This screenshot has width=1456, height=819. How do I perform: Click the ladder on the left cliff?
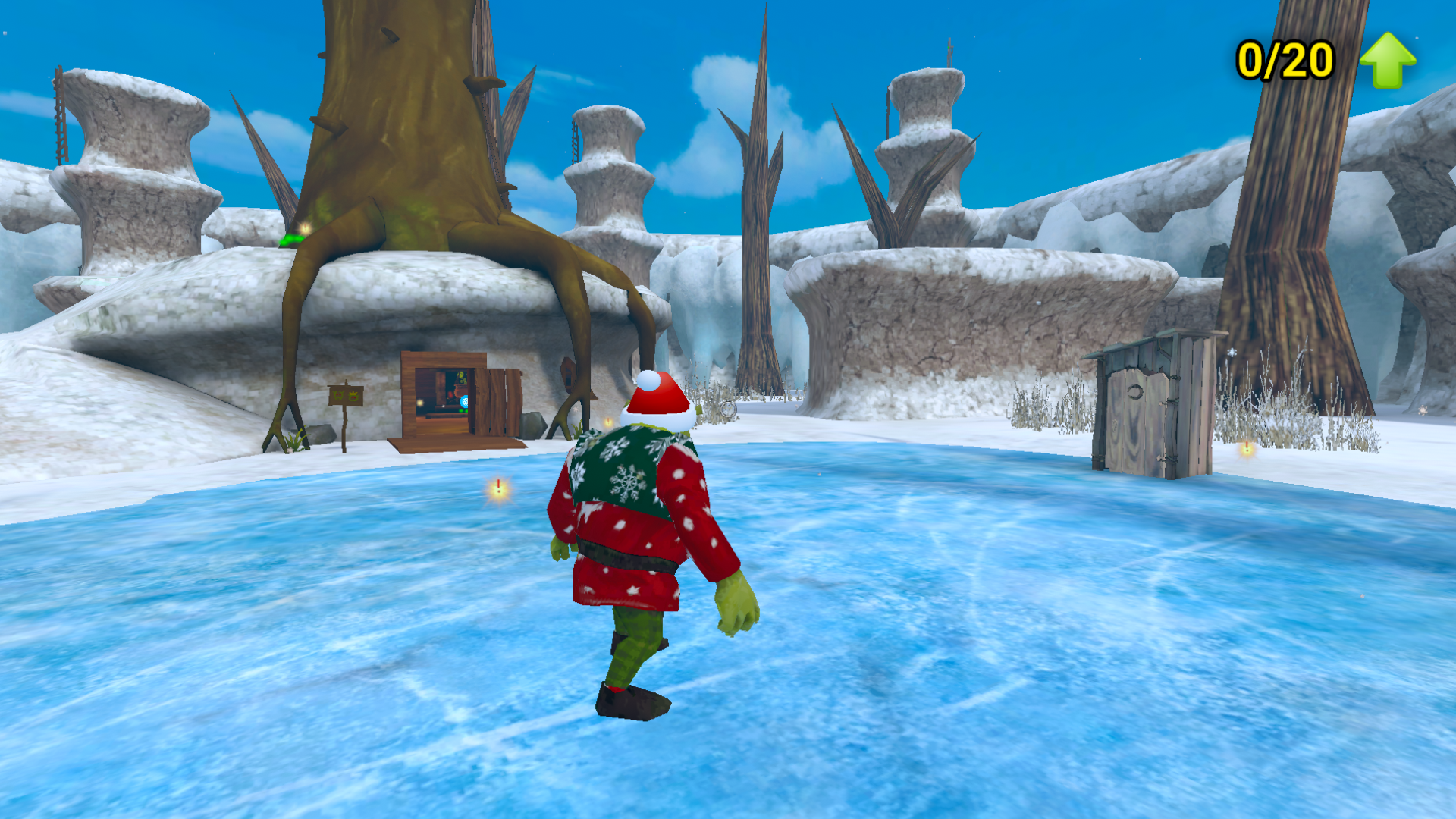(59, 114)
